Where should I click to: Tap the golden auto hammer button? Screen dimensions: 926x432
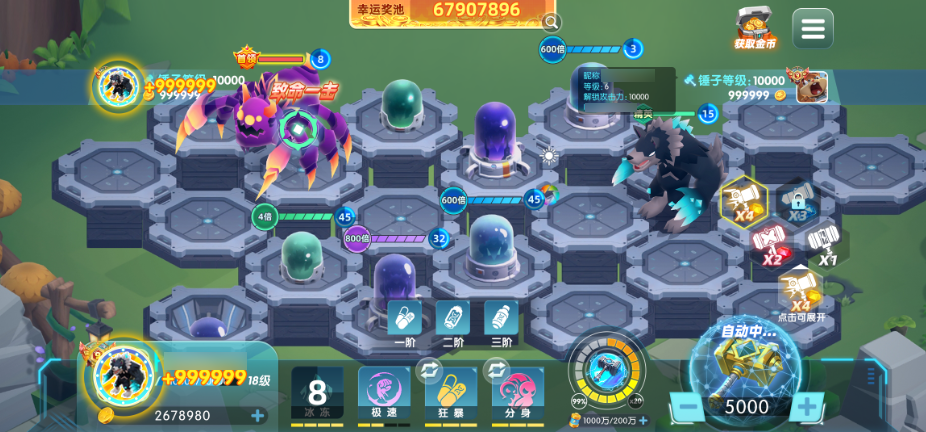pos(746,364)
